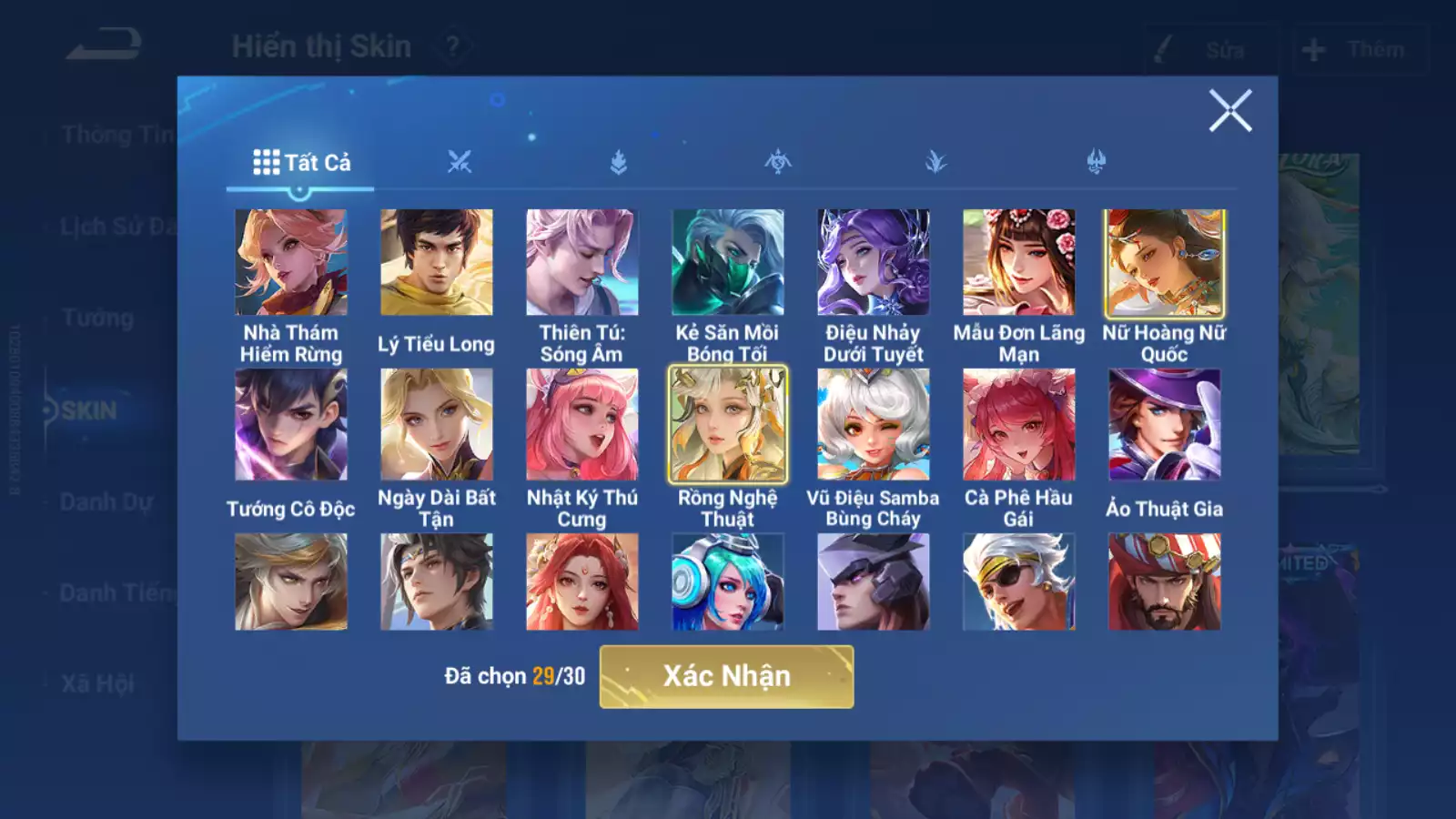
Task: Toggle selection of the Rồng Nghệ Thuật skin
Action: coord(727,425)
